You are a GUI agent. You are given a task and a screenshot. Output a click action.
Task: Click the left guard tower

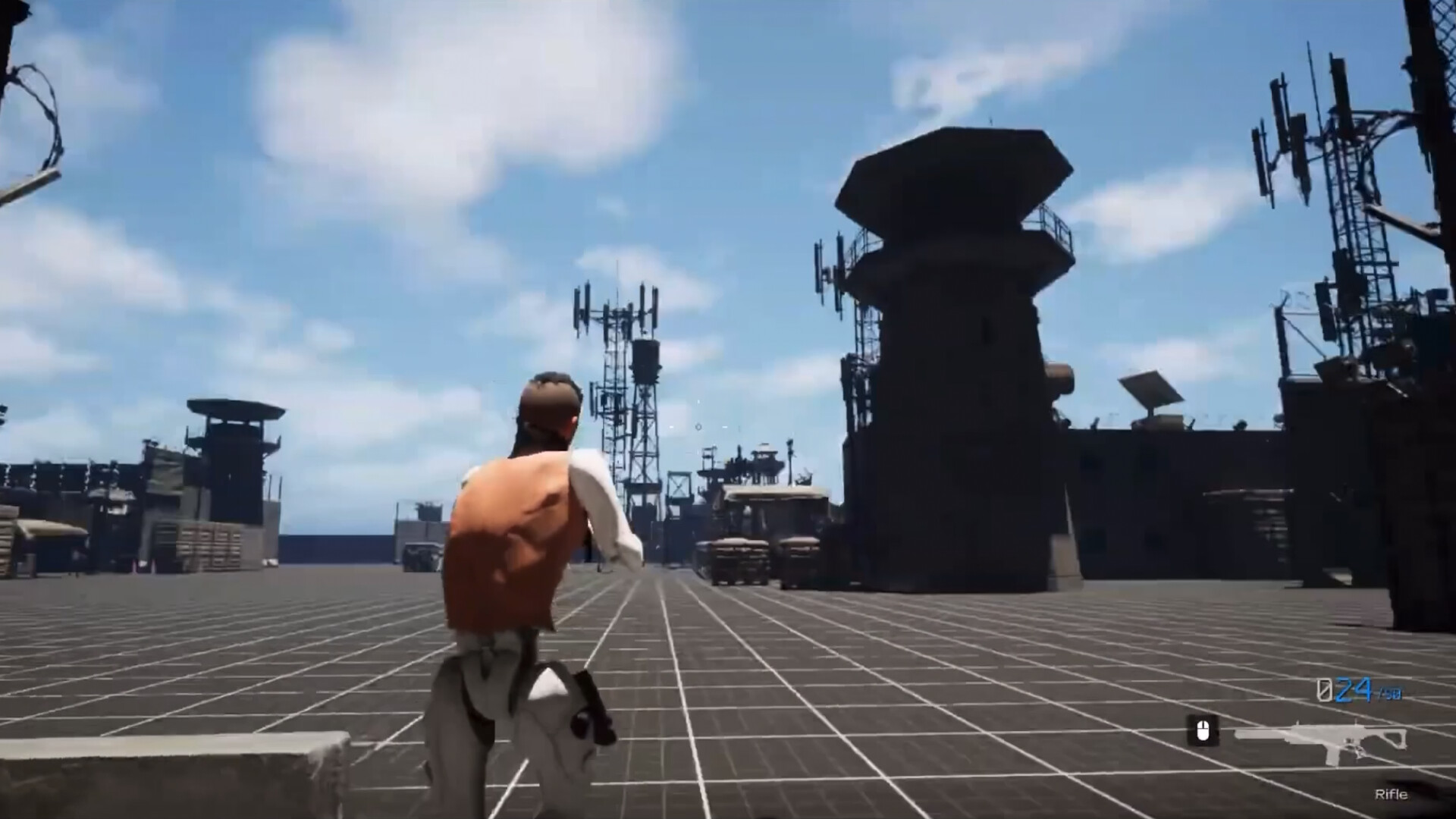[x=231, y=447]
